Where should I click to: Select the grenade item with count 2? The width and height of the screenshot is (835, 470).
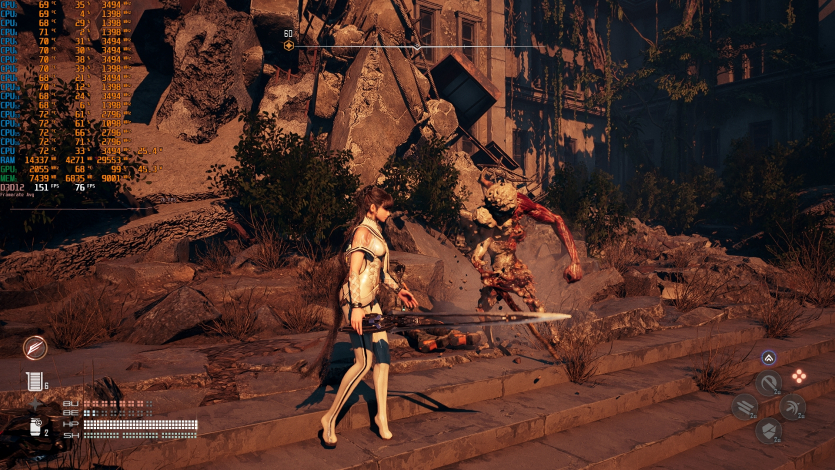(x=35, y=428)
